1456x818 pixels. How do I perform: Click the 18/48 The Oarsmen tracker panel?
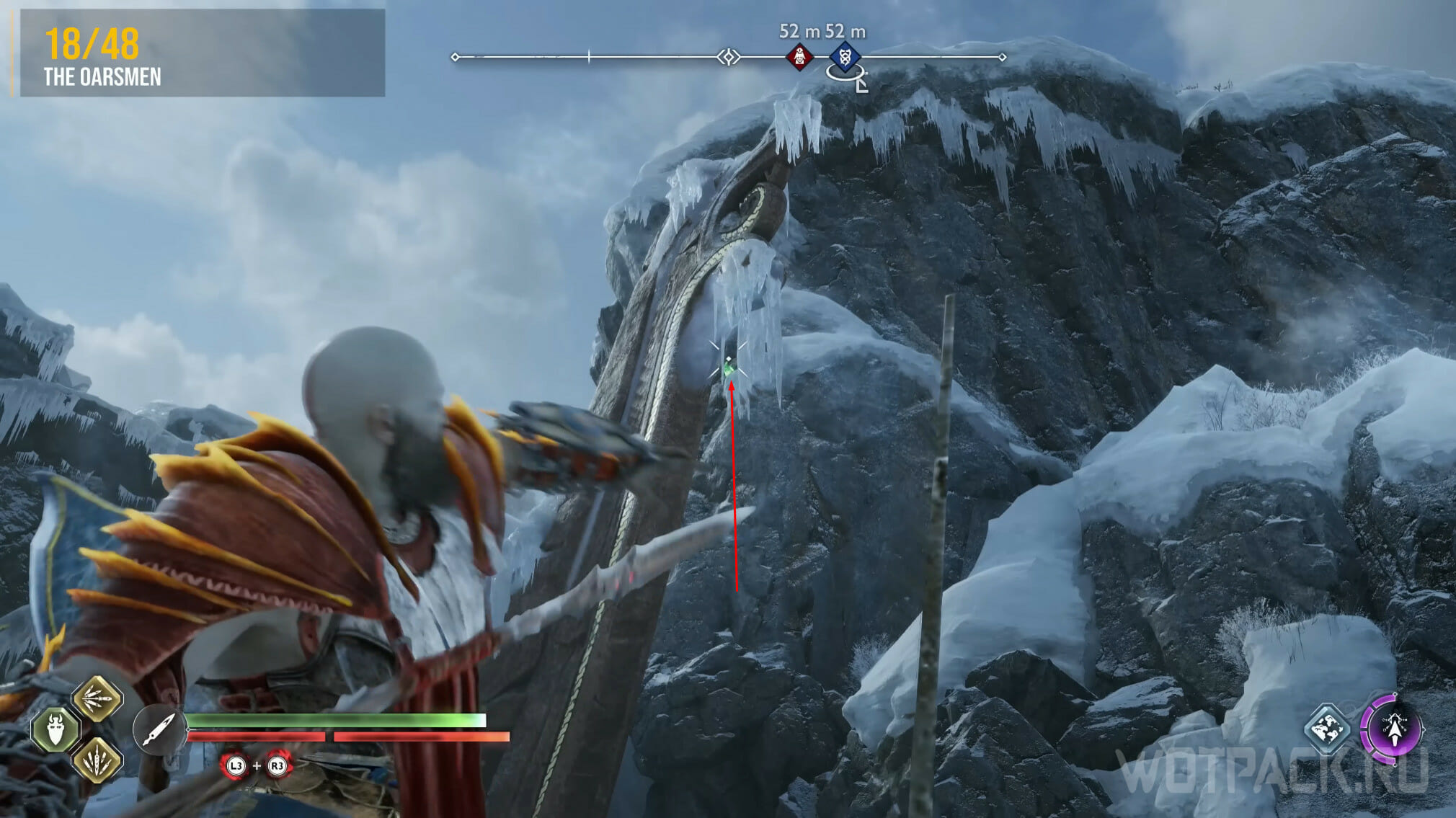[202, 53]
